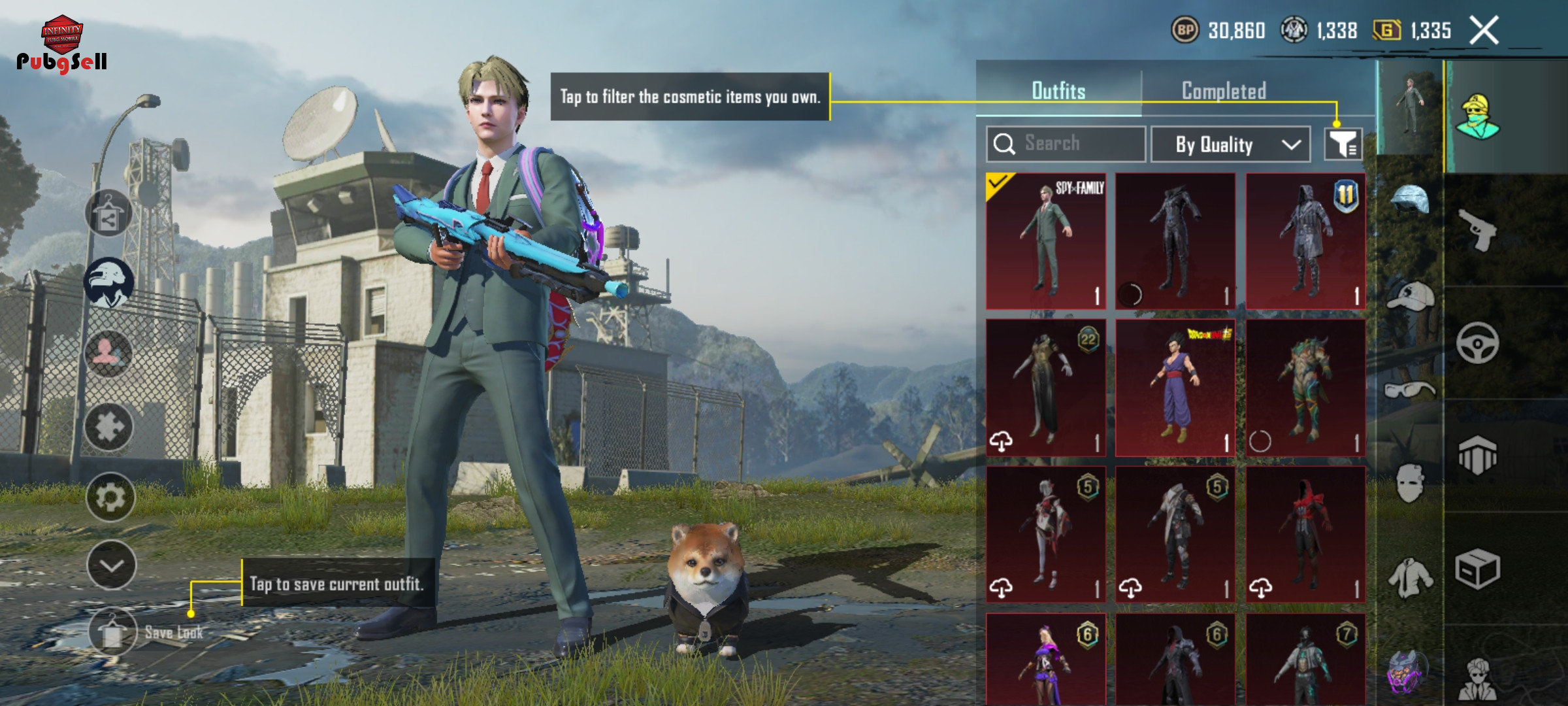
Task: Open the baseball cap headwear category
Action: pos(1410,296)
